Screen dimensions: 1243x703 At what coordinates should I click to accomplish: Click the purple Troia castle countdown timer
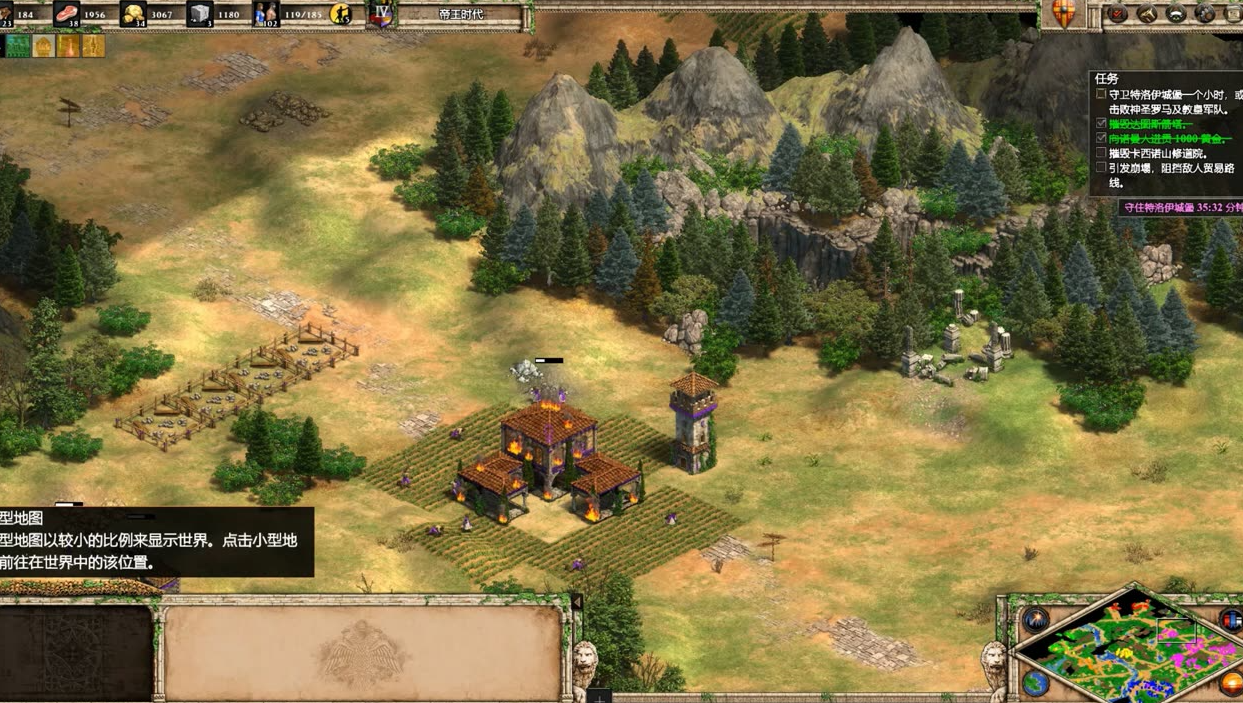(x=1181, y=208)
